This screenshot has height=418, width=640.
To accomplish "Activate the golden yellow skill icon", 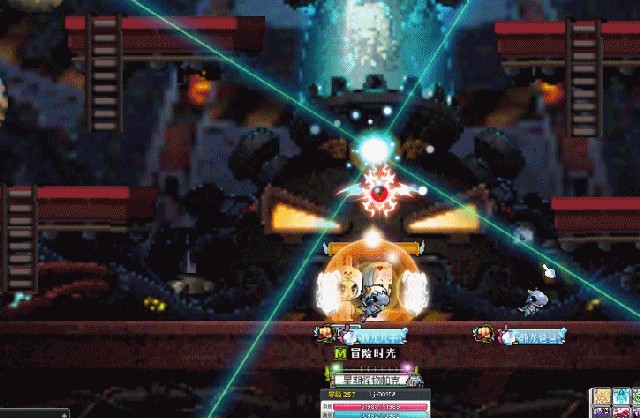I will click(x=602, y=396).
